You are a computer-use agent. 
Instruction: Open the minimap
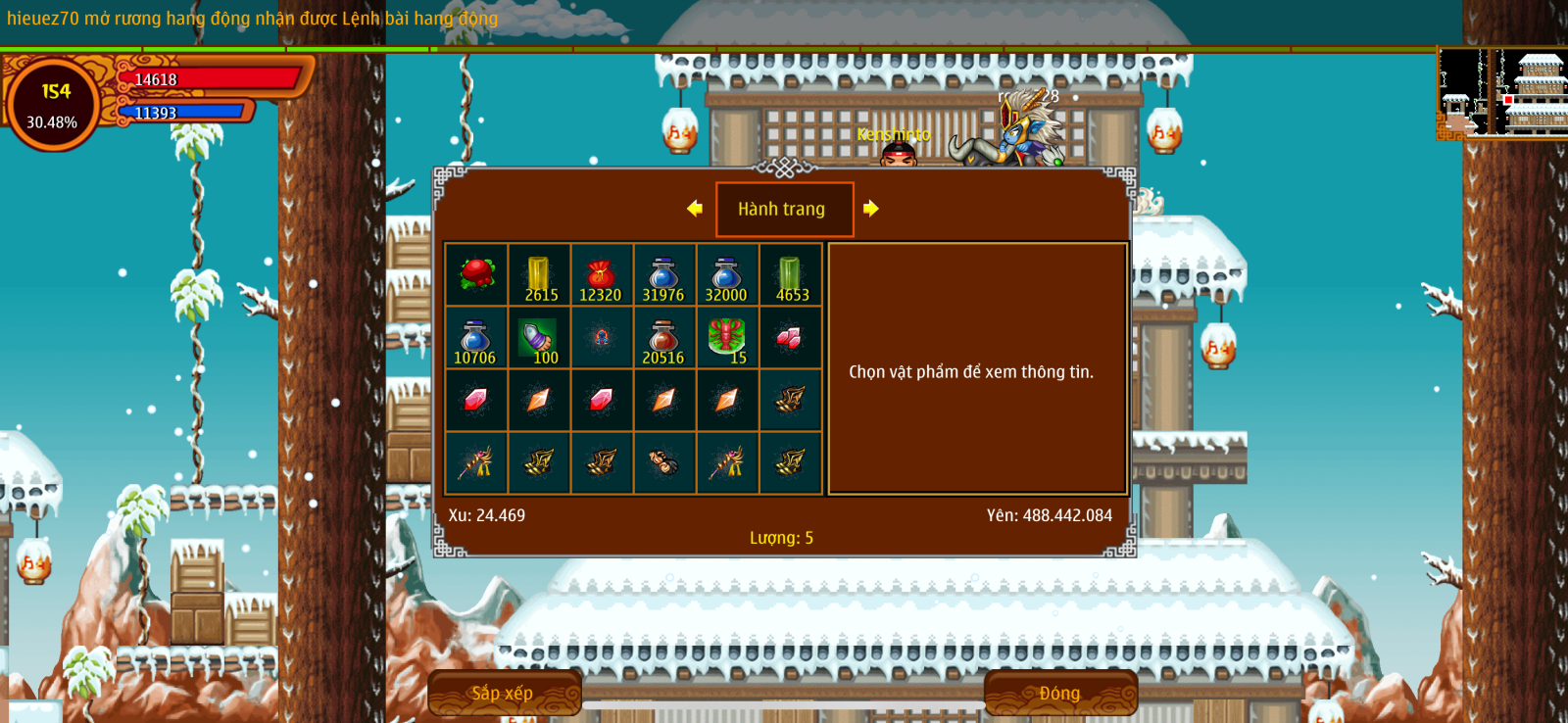[x=1501, y=92]
